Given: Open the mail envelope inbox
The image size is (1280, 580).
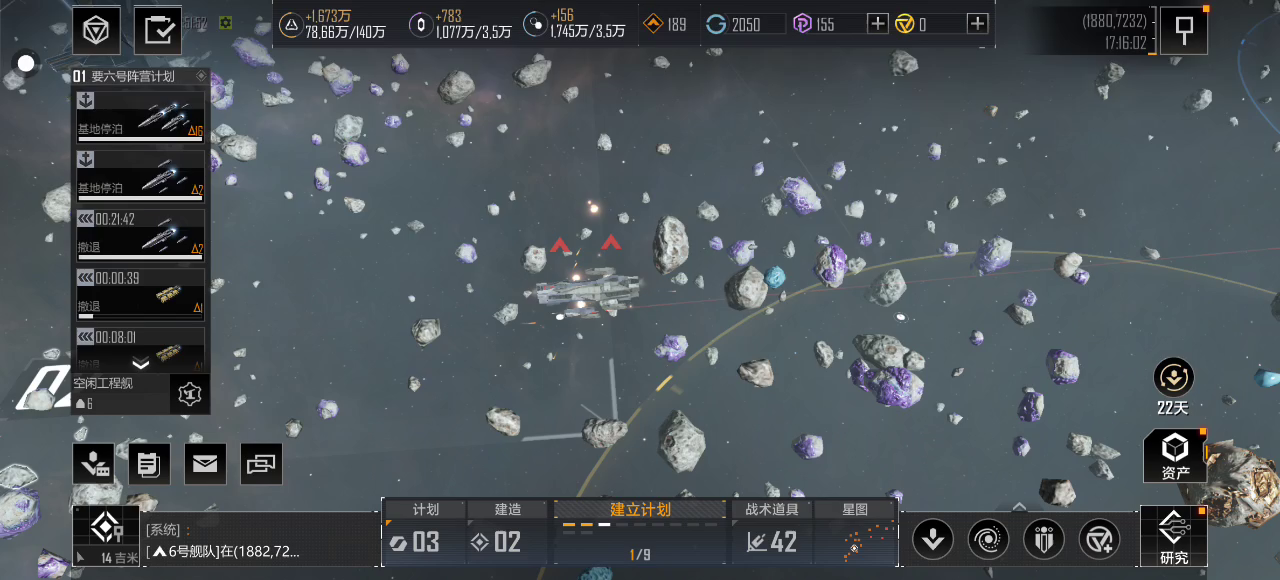Looking at the screenshot, I should point(205,464).
